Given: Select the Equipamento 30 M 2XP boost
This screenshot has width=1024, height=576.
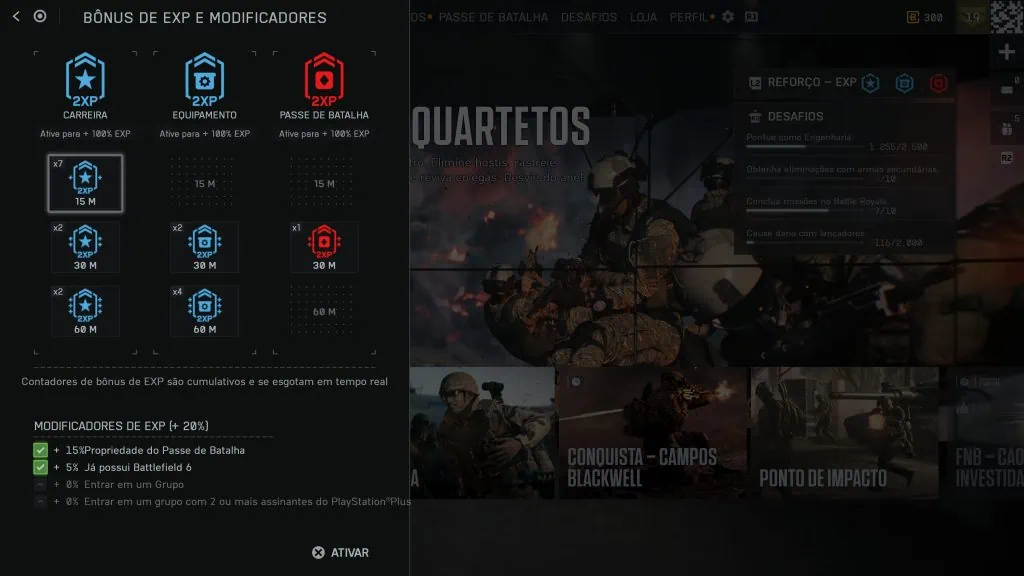Looking at the screenshot, I should [x=204, y=247].
